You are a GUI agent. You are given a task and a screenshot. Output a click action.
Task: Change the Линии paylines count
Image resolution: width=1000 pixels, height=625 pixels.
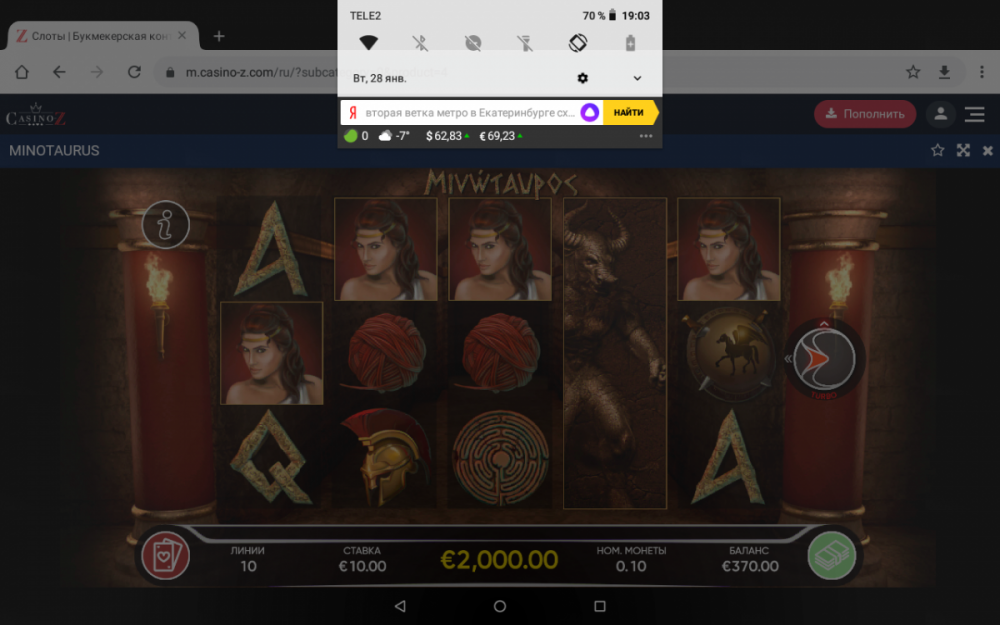pyautogui.click(x=248, y=559)
